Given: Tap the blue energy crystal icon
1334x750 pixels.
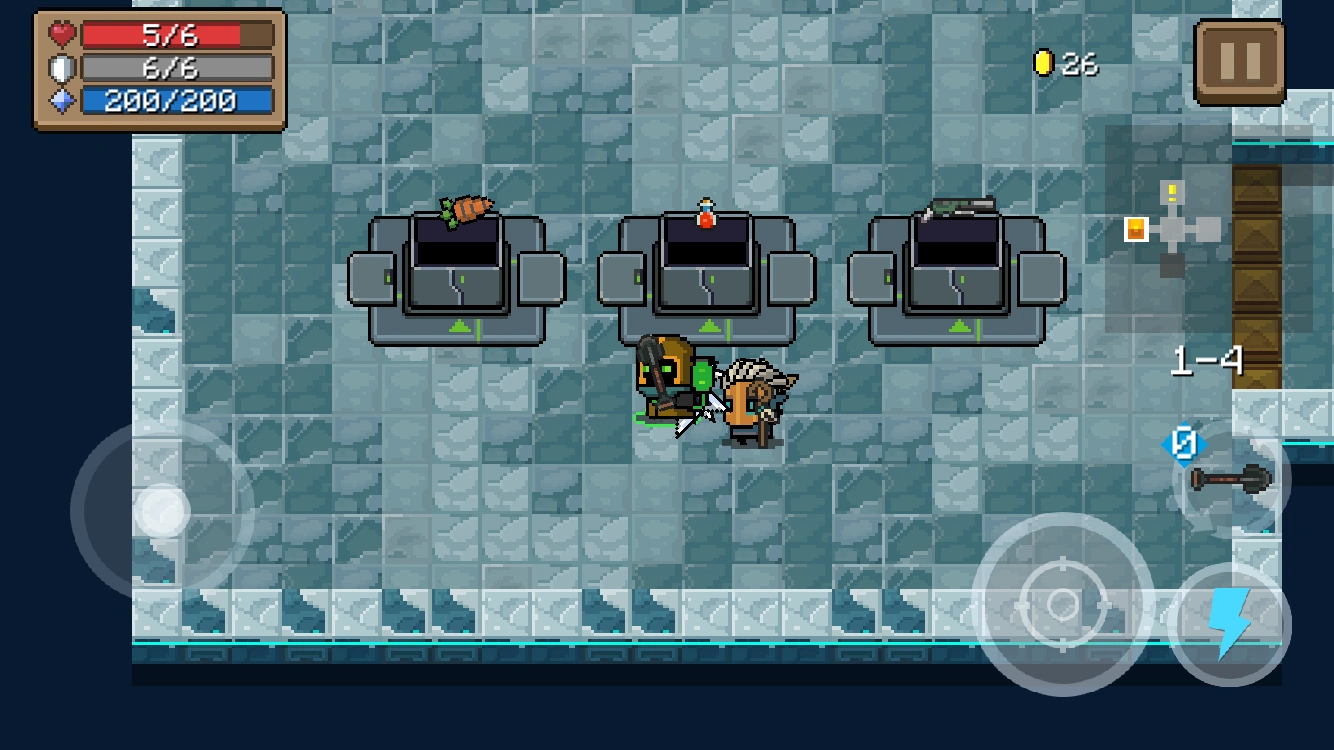Looking at the screenshot, I should [62, 100].
